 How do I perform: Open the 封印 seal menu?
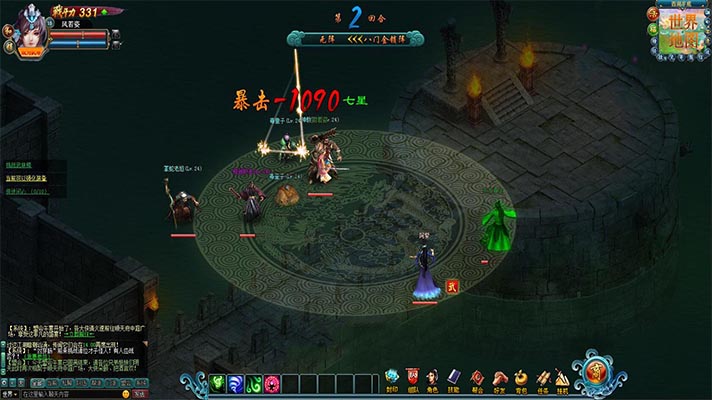tap(392, 379)
